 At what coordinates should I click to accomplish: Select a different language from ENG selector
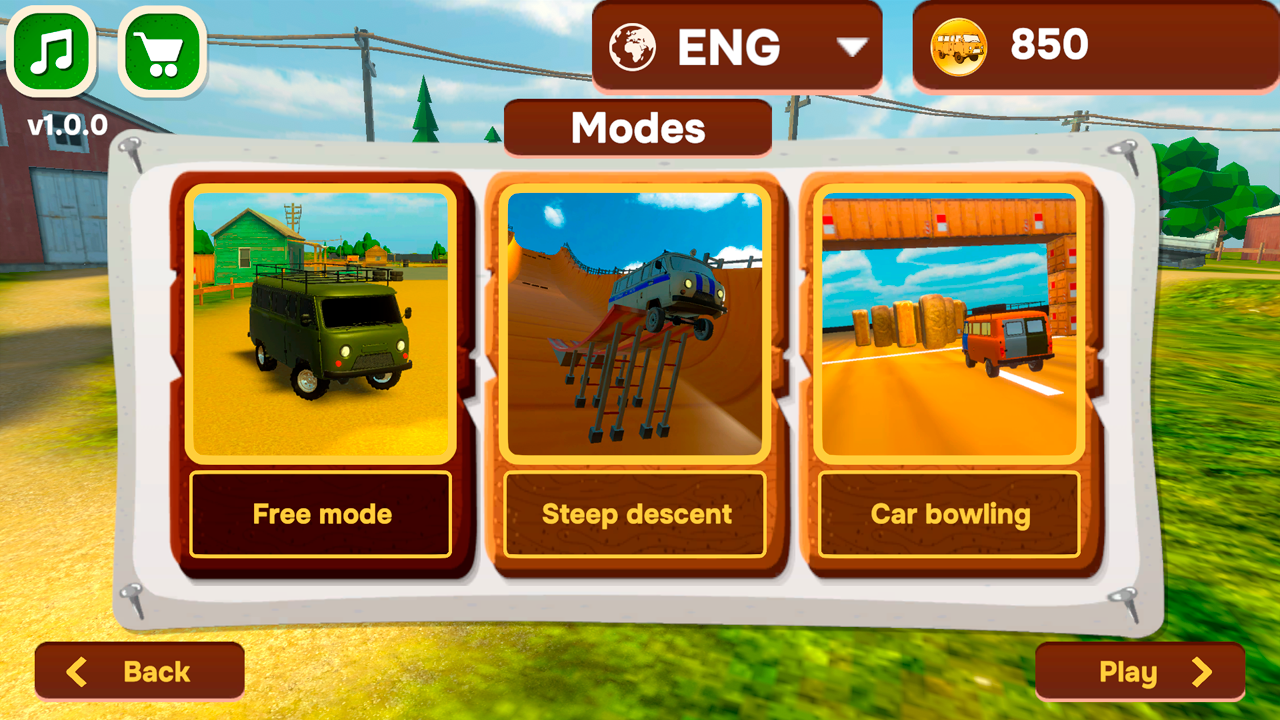point(737,44)
